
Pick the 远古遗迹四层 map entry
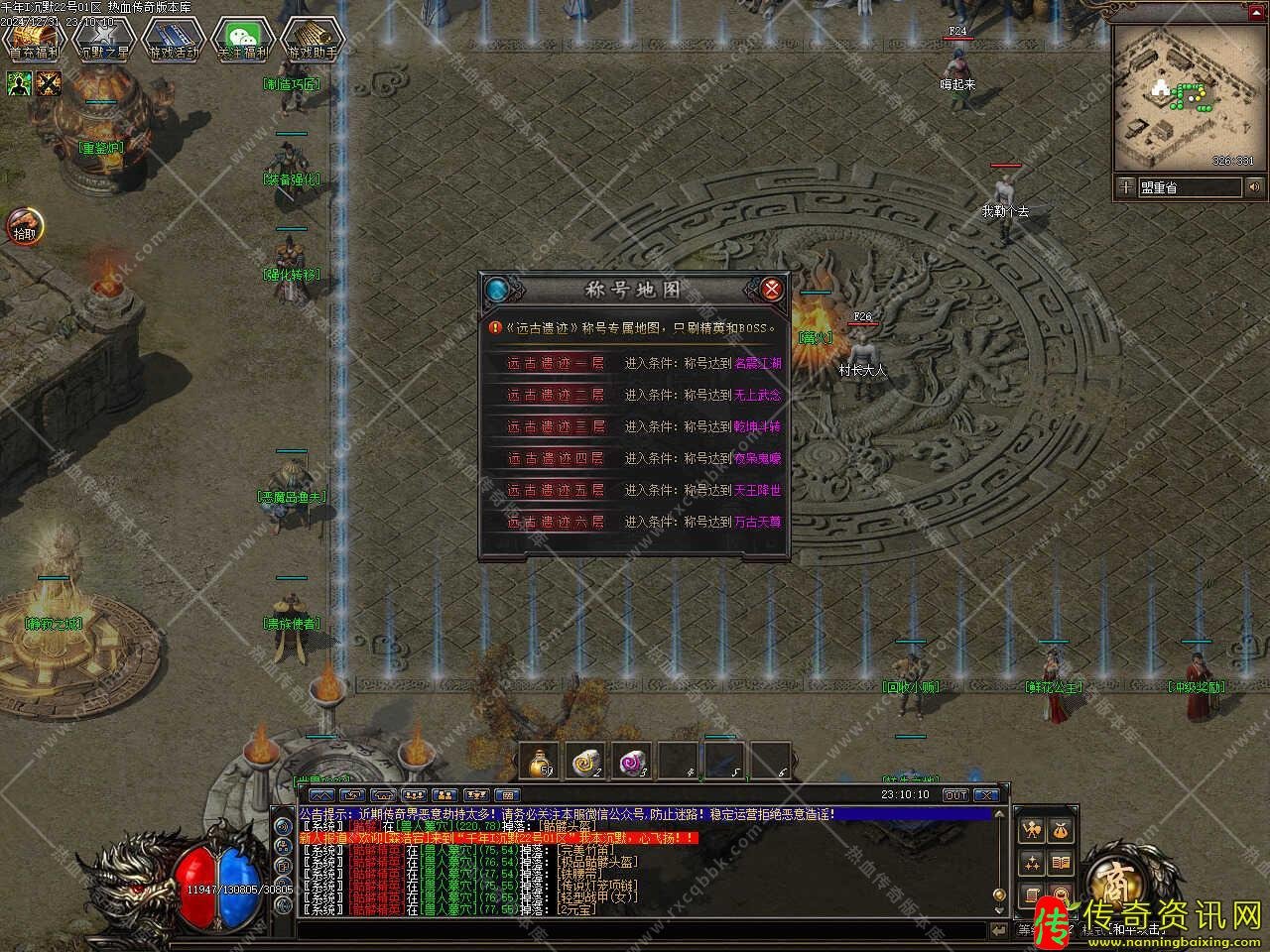point(556,458)
